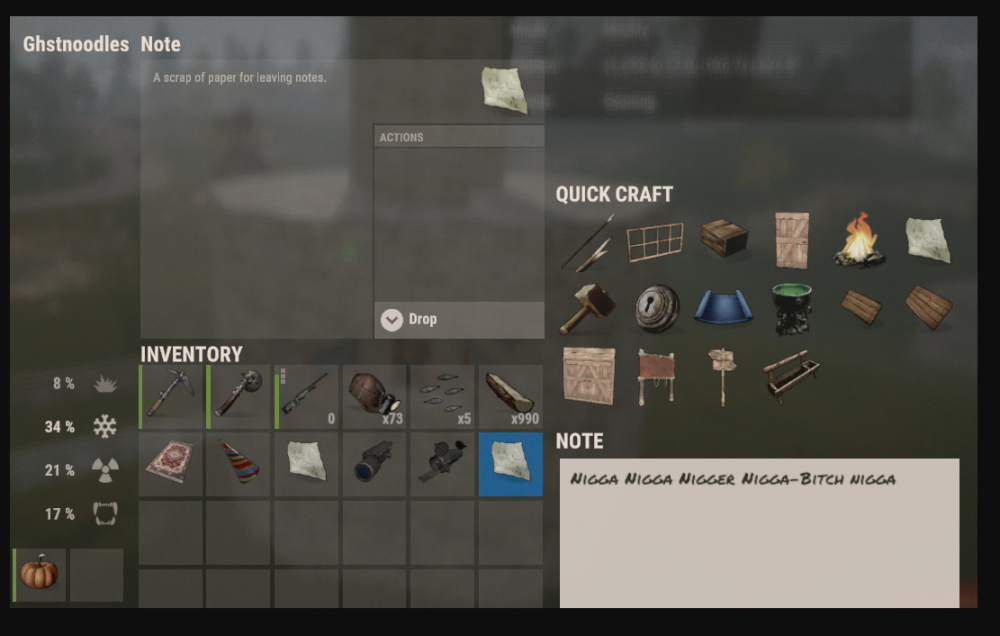Craft the wooden storage box

(x=724, y=238)
